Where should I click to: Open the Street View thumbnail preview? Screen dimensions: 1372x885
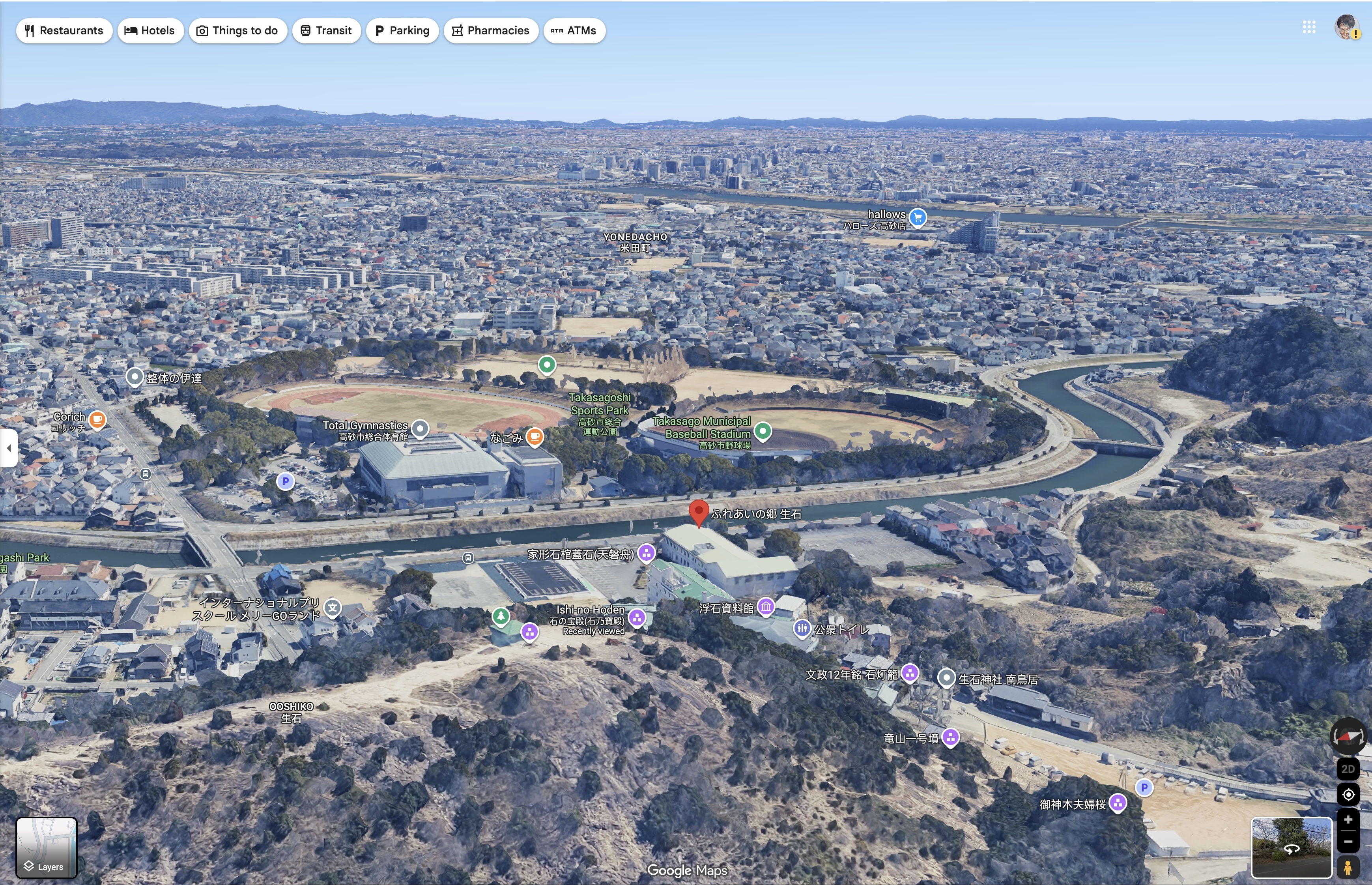click(1291, 847)
